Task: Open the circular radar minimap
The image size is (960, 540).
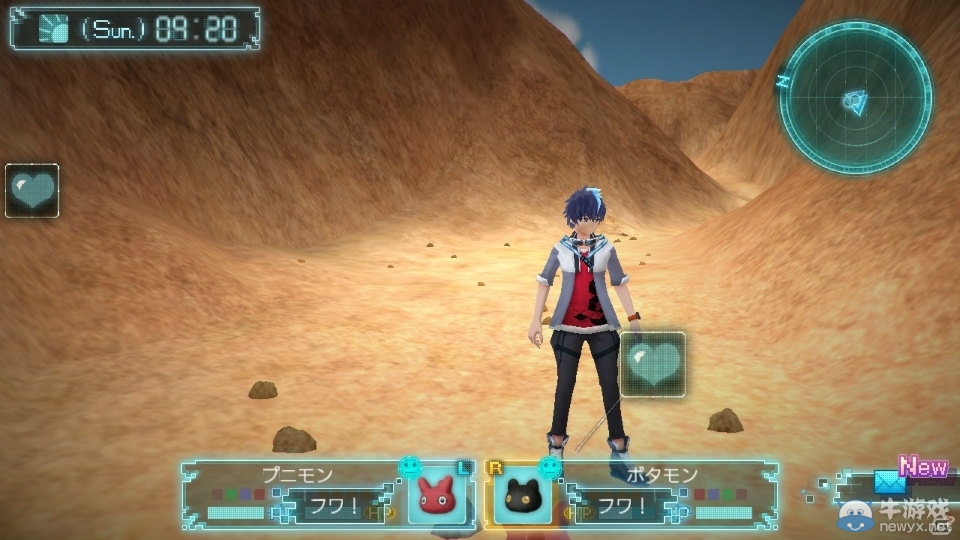Action: click(x=855, y=98)
